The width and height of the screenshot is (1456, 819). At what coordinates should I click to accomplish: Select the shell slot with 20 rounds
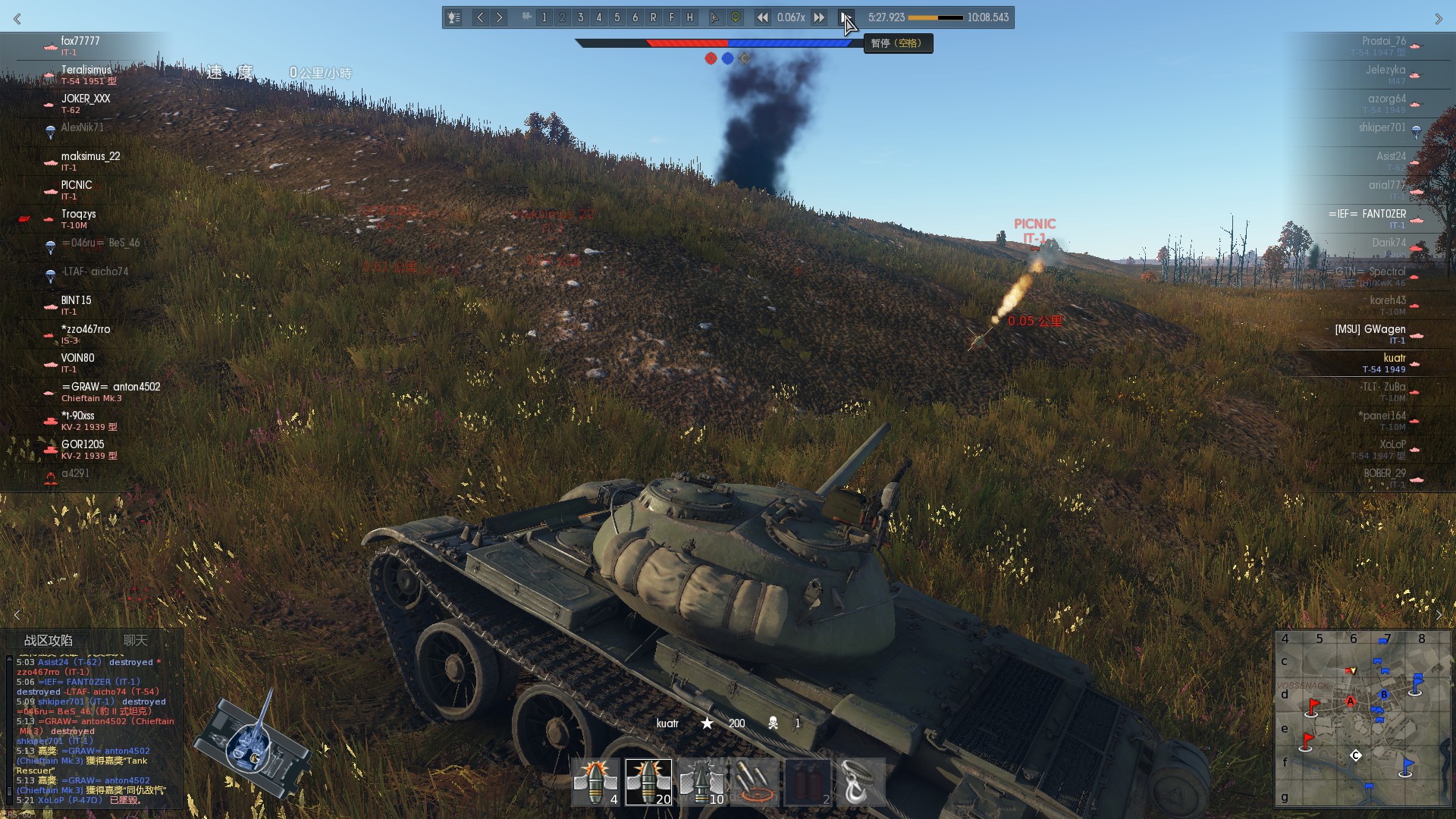tap(648, 782)
